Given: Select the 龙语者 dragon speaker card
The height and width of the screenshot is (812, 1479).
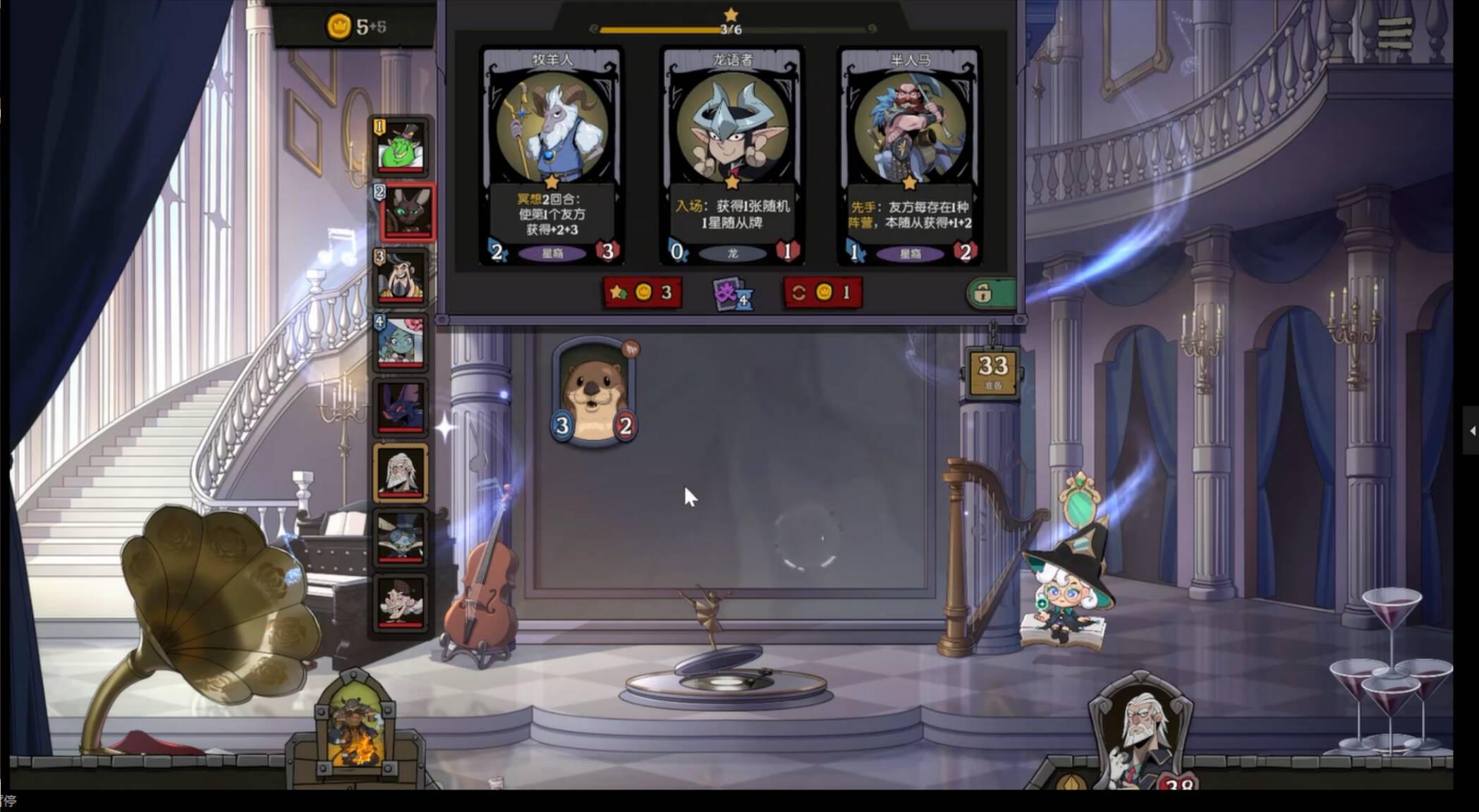Looking at the screenshot, I should (x=732, y=155).
